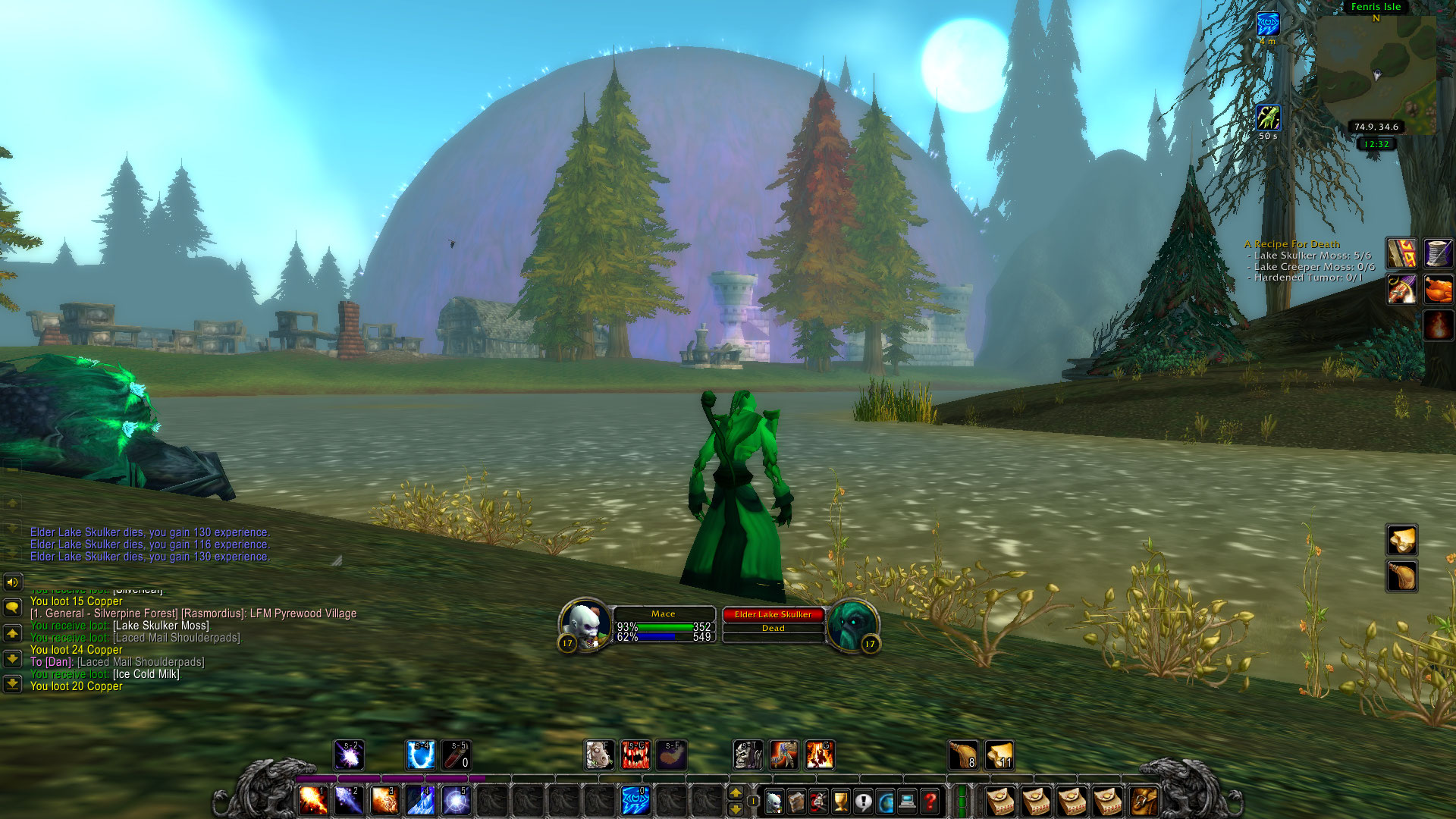Viewport: 1456px width, 819px height.
Task: Open the game menu computer button
Action: tap(908, 802)
